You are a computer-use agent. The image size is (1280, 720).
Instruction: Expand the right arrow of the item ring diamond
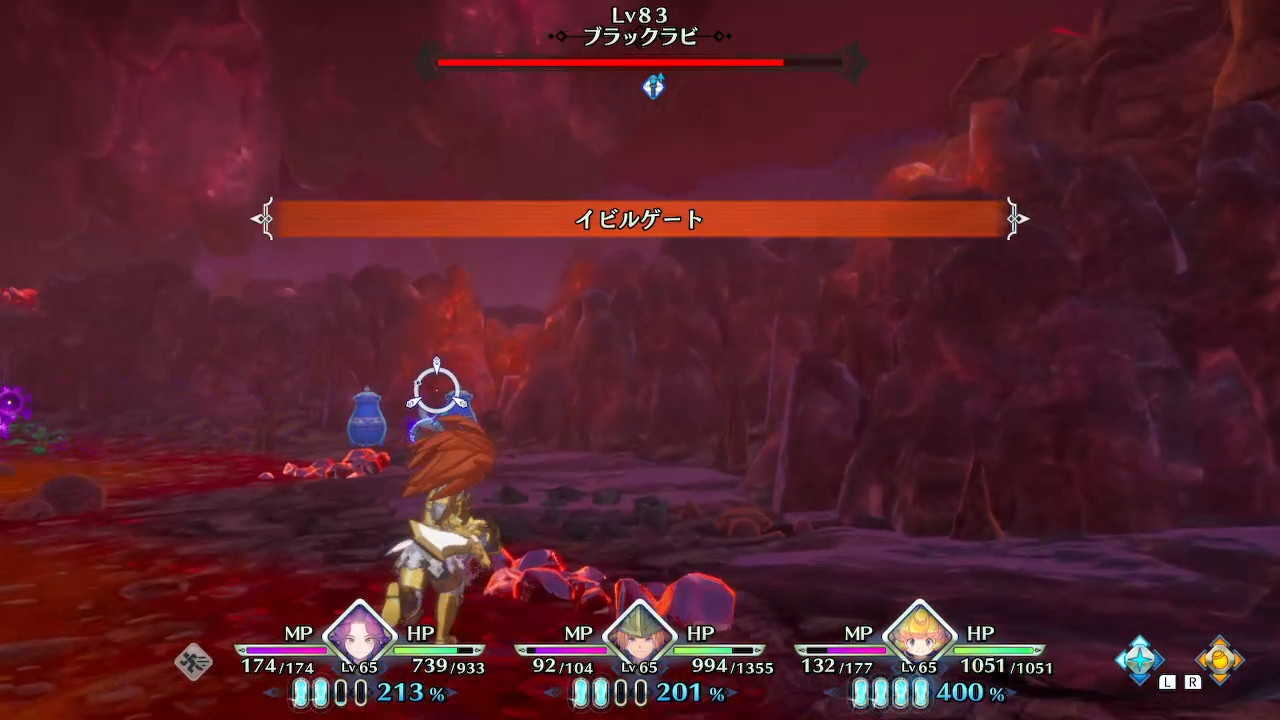[1244, 659]
